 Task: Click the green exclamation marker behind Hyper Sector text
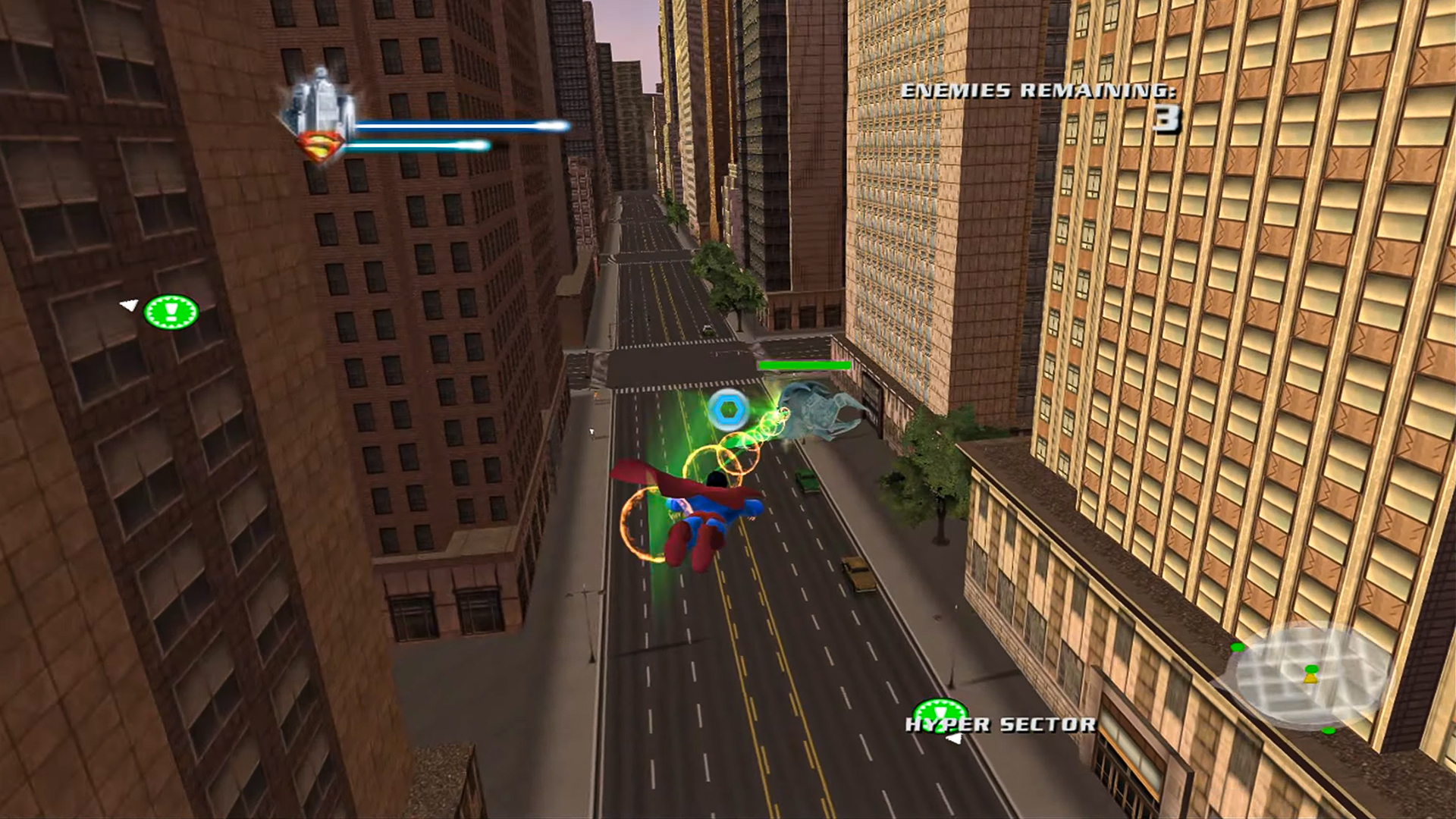tap(939, 711)
